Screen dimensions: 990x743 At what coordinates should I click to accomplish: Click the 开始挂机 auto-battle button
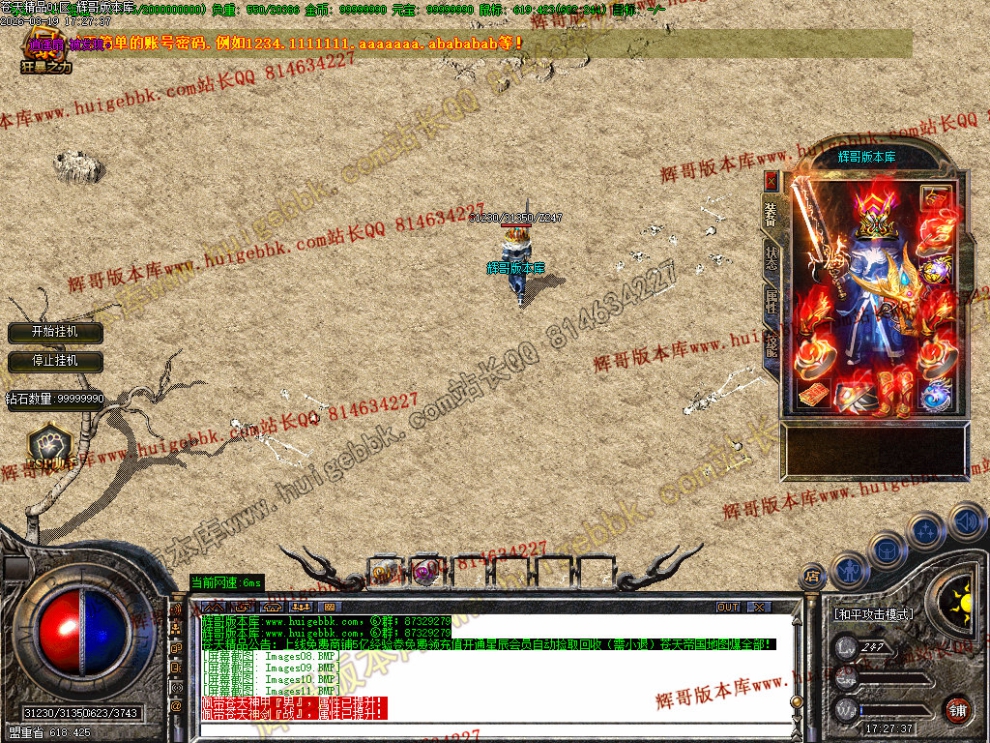pyautogui.click(x=54, y=332)
